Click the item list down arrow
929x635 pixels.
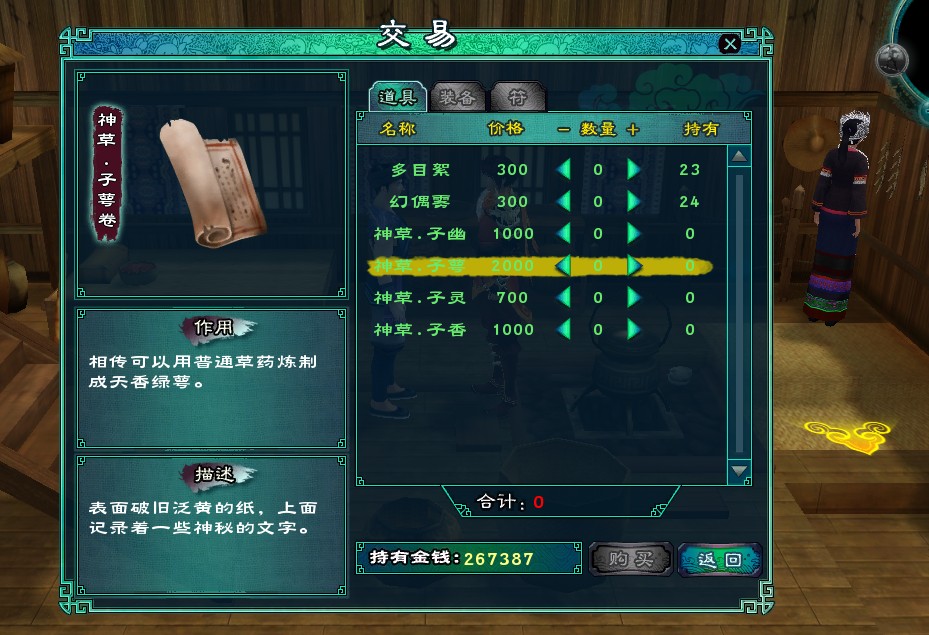[x=739, y=469]
